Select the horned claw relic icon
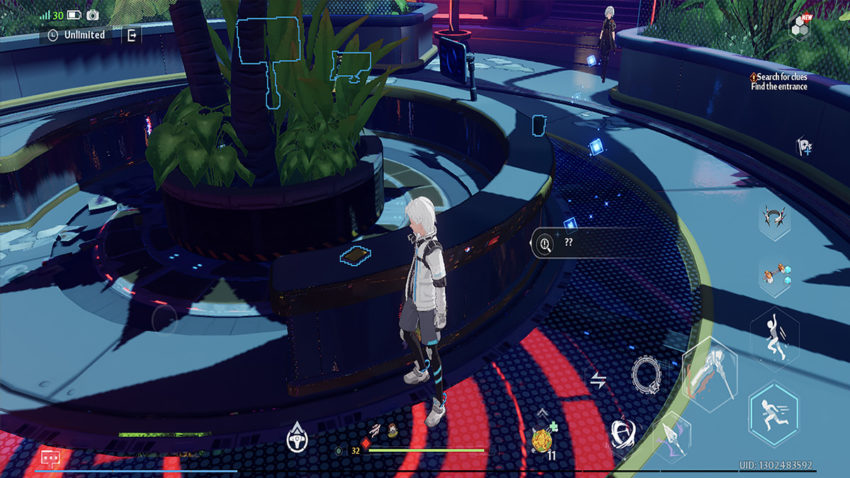Viewport: 850px width, 478px height. [x=770, y=216]
